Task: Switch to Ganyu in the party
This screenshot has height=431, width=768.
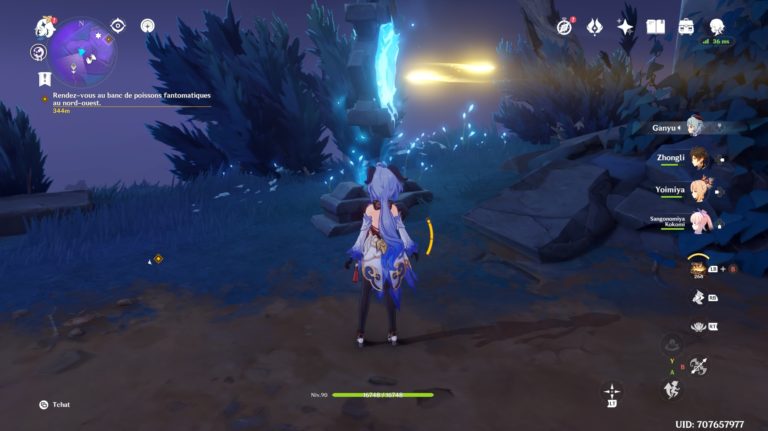Action: pos(693,127)
